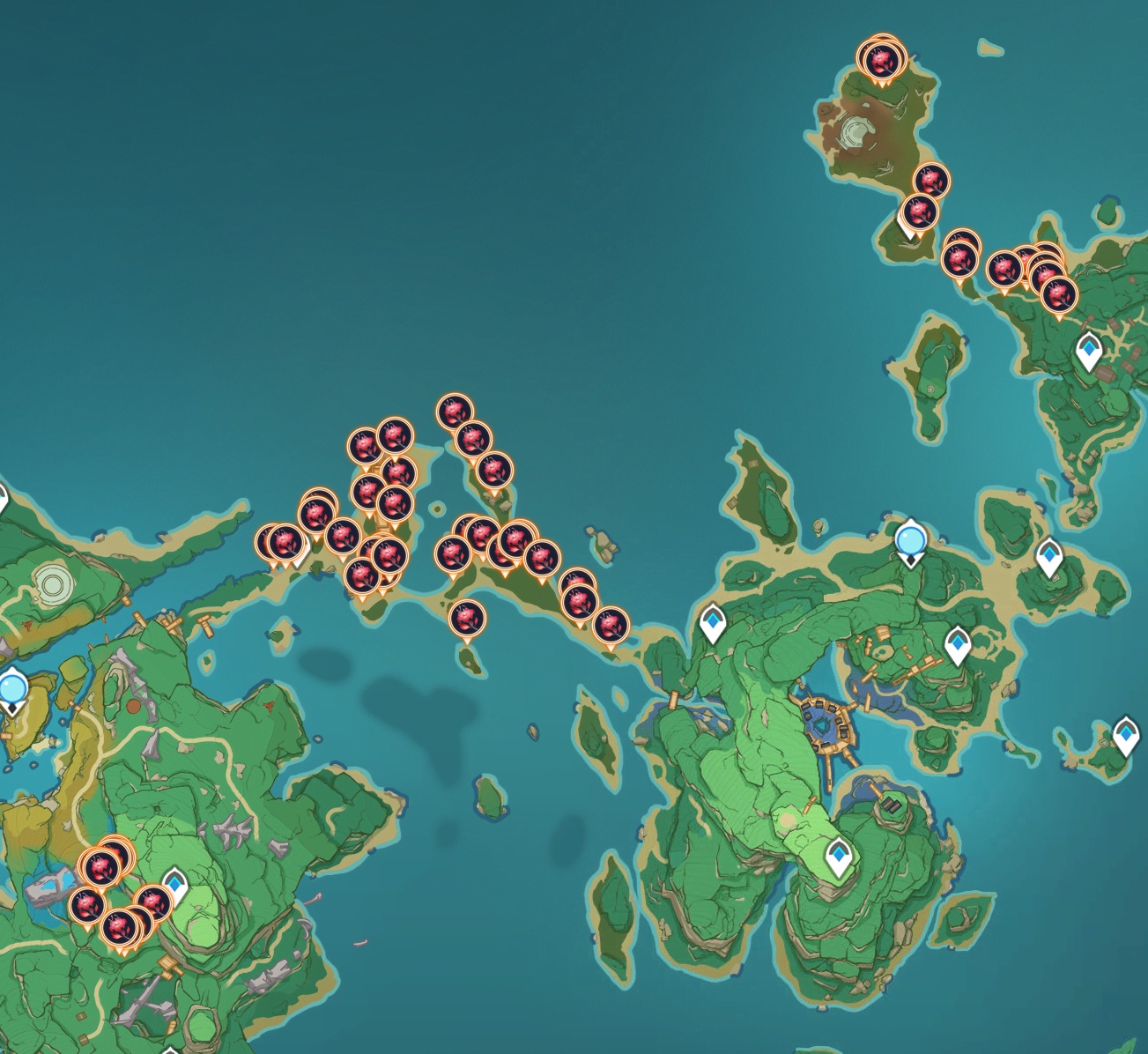Click the teleport waypoint on the light-green southern hilltop
Image resolution: width=1148 pixels, height=1054 pixels.
pos(838,857)
